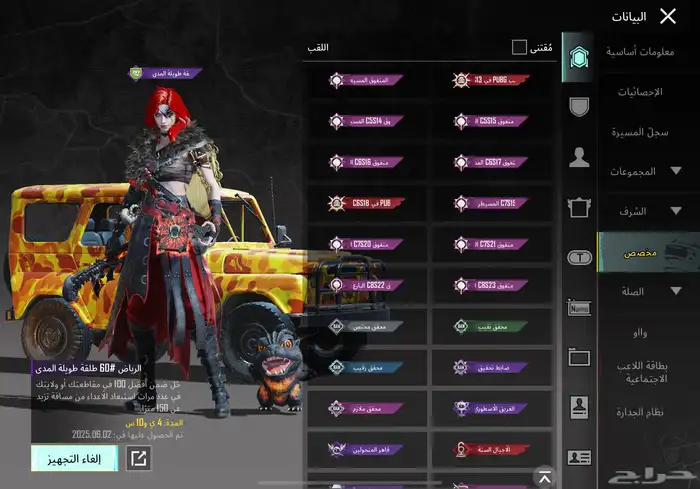Image resolution: width=700 pixels, height=489 pixels.
Task: Switch to the hexagon badge icon tab
Action: point(578,59)
